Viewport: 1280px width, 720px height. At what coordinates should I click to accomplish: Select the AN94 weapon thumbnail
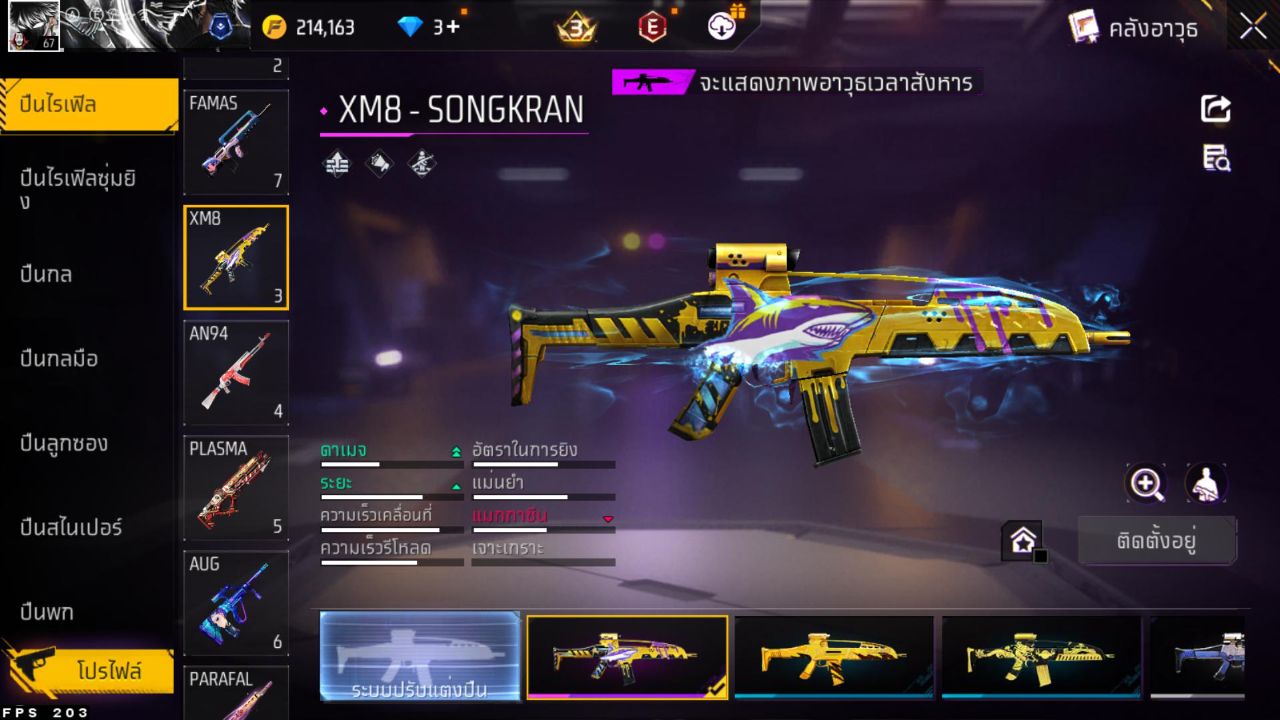tap(236, 372)
